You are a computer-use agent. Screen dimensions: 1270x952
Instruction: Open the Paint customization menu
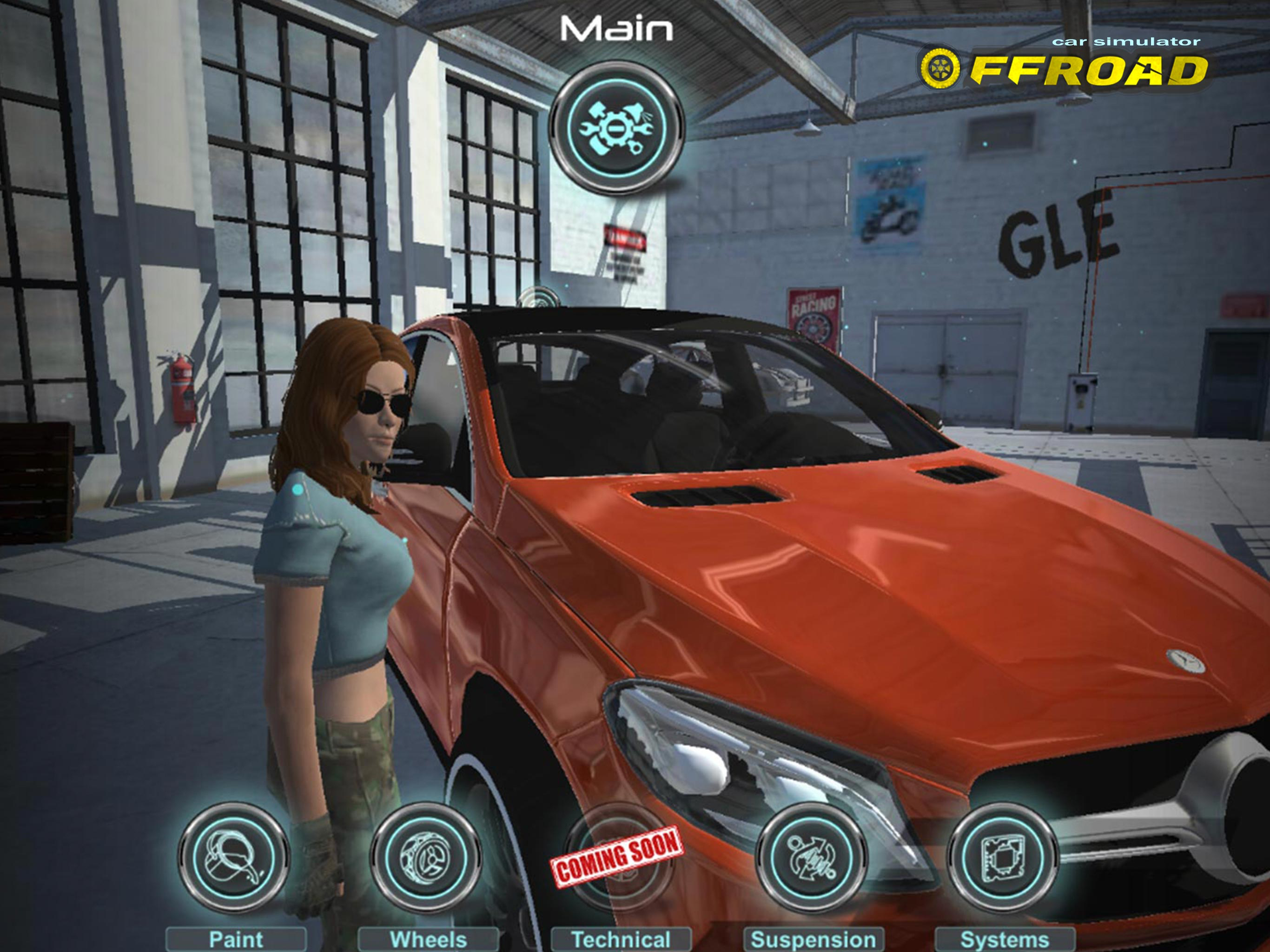click(234, 857)
